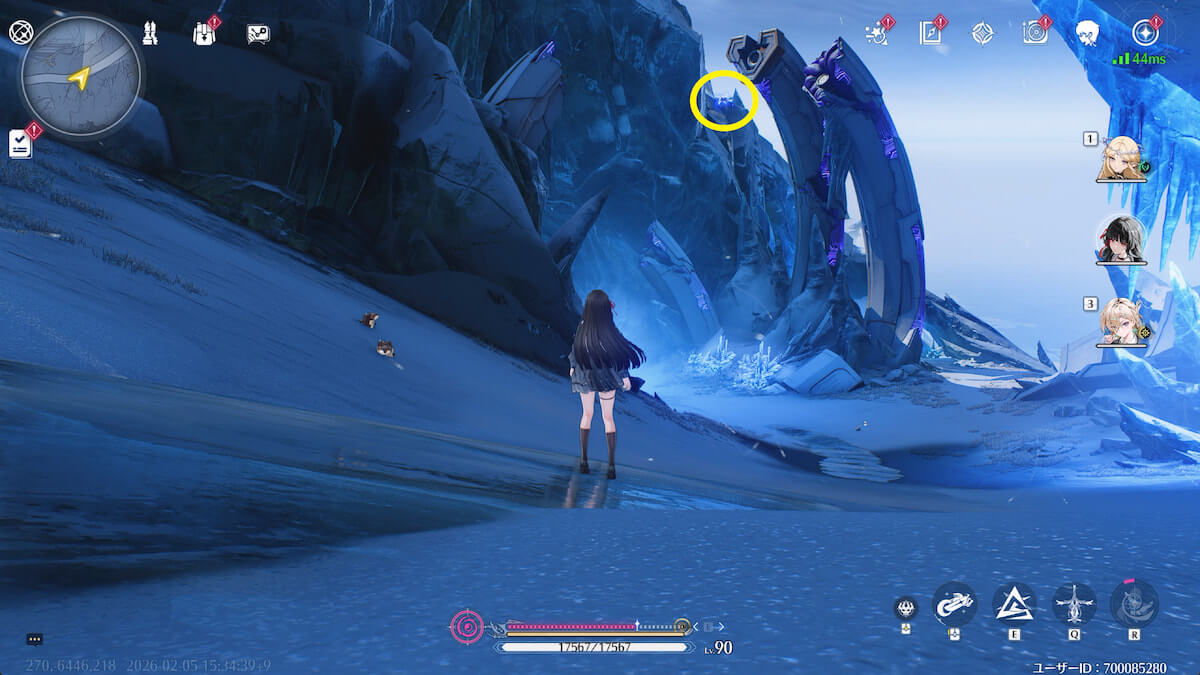
Task: Open the circled star main menu icon
Action: coord(1145,33)
